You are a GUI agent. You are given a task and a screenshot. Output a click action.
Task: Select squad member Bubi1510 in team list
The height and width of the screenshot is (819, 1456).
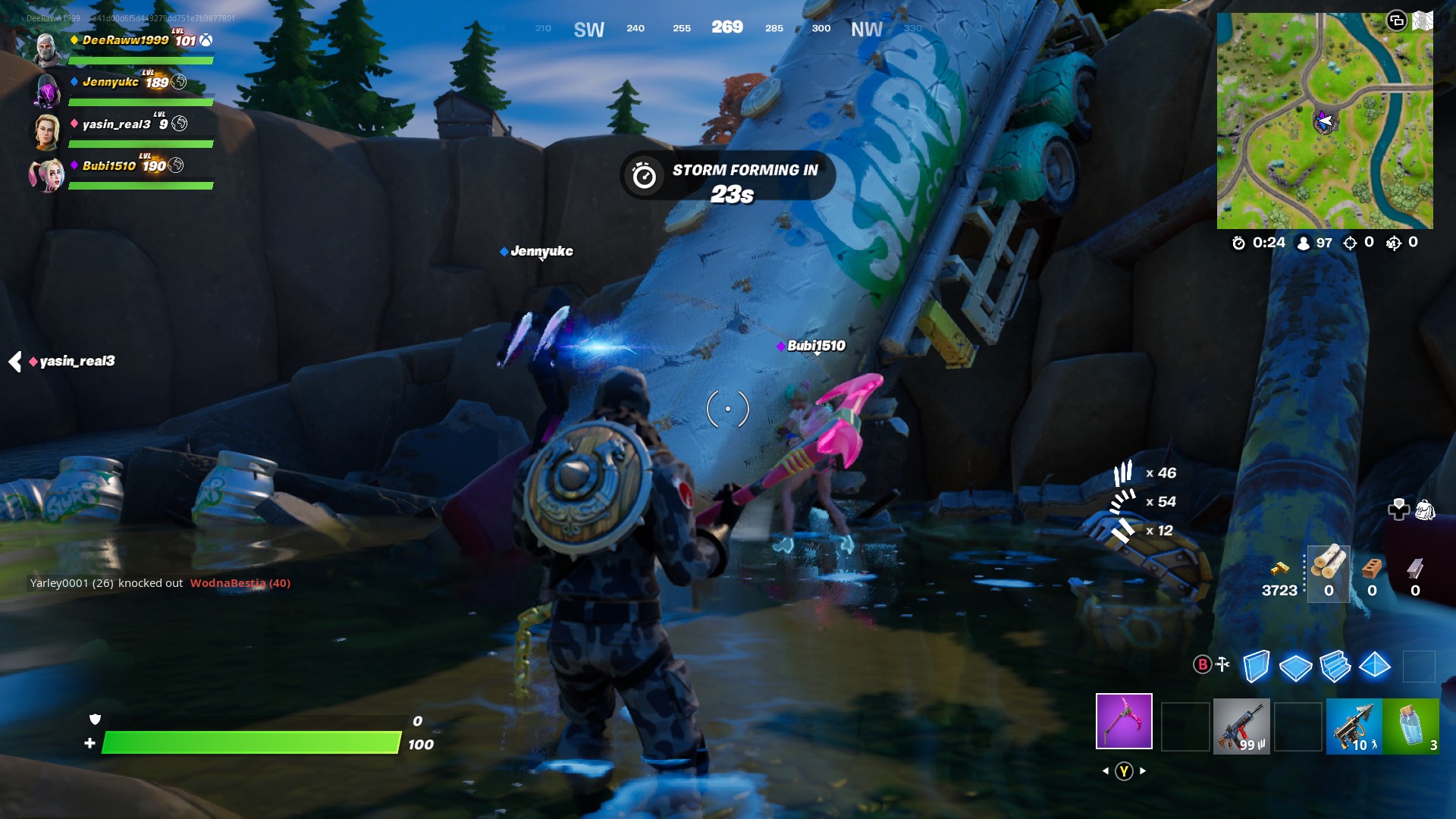pyautogui.click(x=109, y=166)
